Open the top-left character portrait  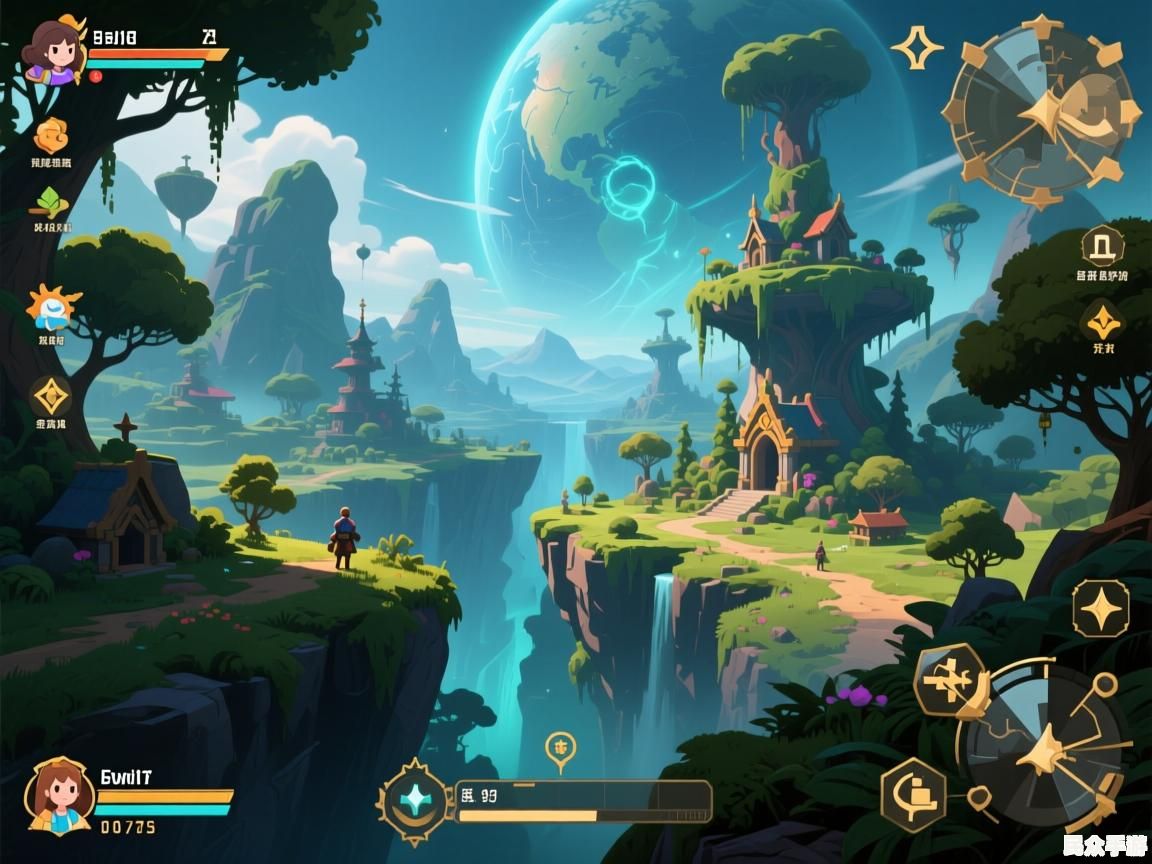(x=54, y=50)
